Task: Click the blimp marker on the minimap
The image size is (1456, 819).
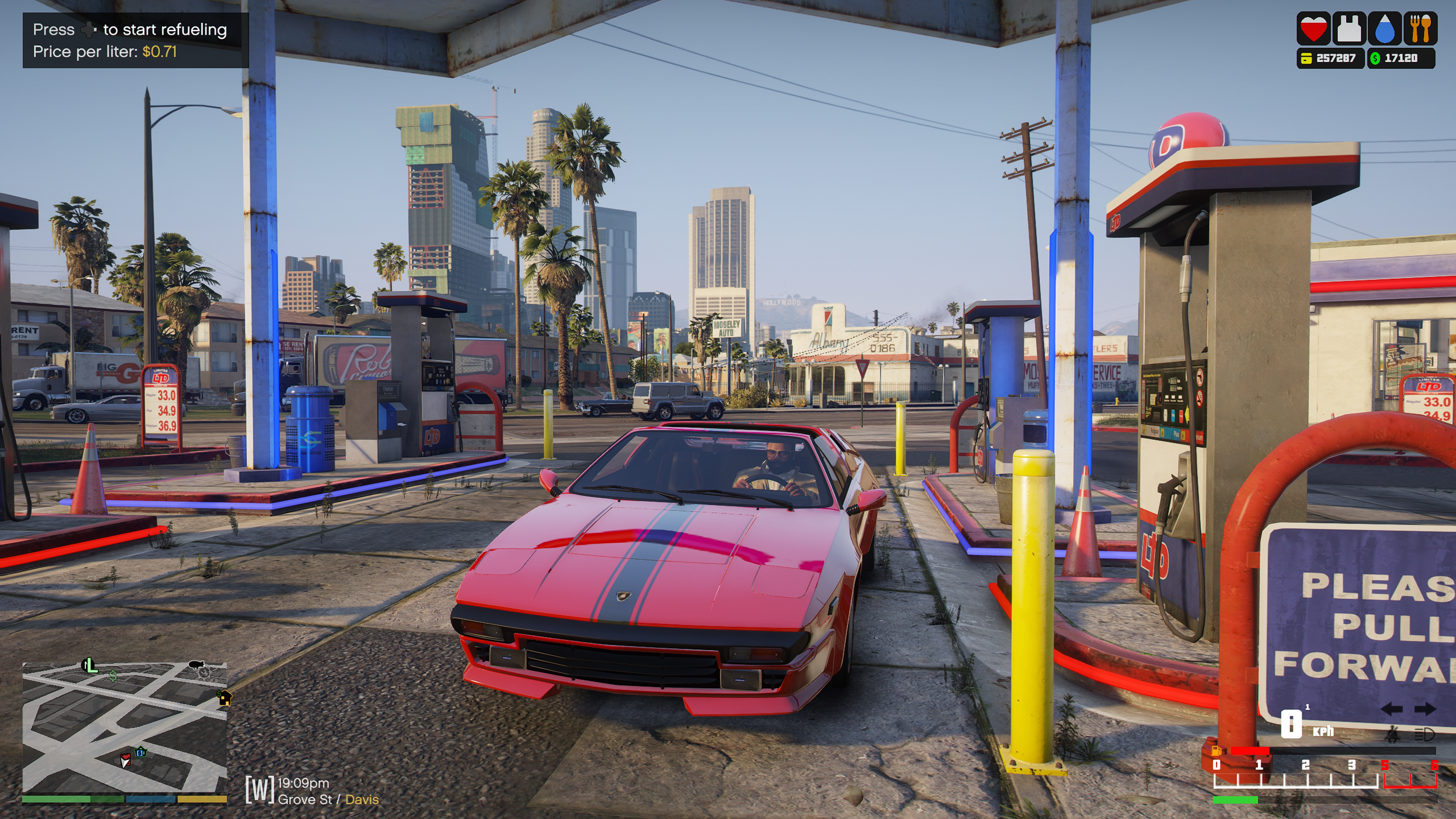Action: click(196, 664)
